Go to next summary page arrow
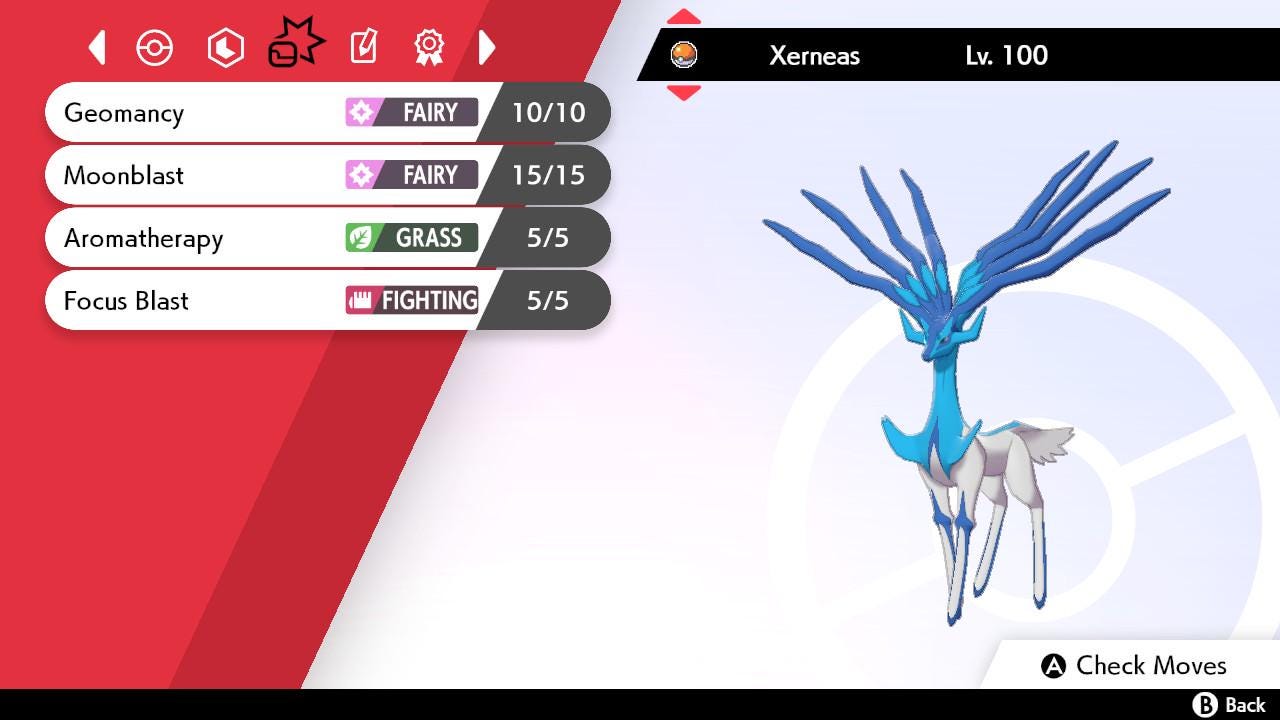This screenshot has width=1280, height=720. tap(487, 47)
